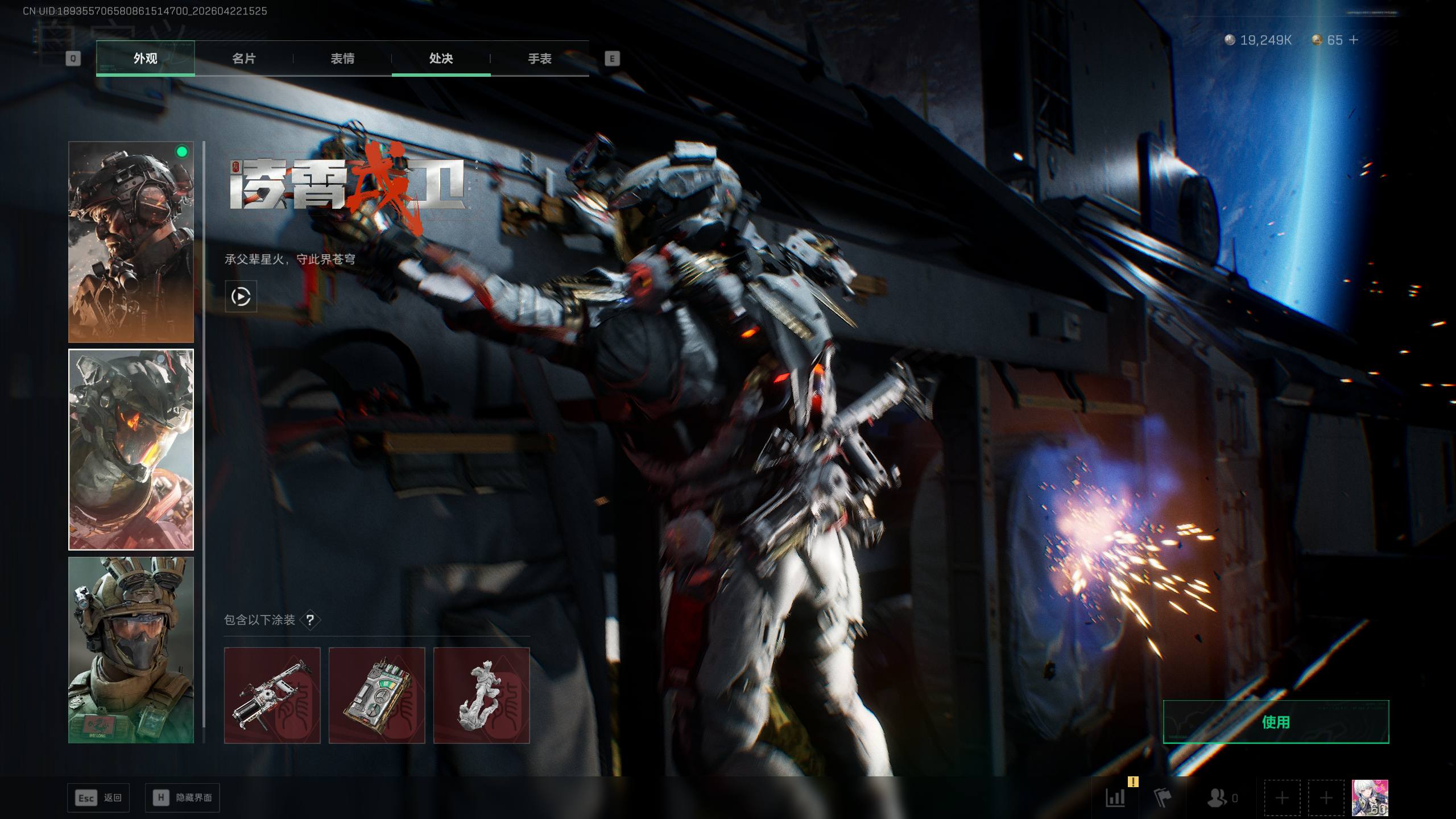Viewport: 1456px width, 819px height.
Task: Open the 手表 tab
Action: pyautogui.click(x=539, y=59)
